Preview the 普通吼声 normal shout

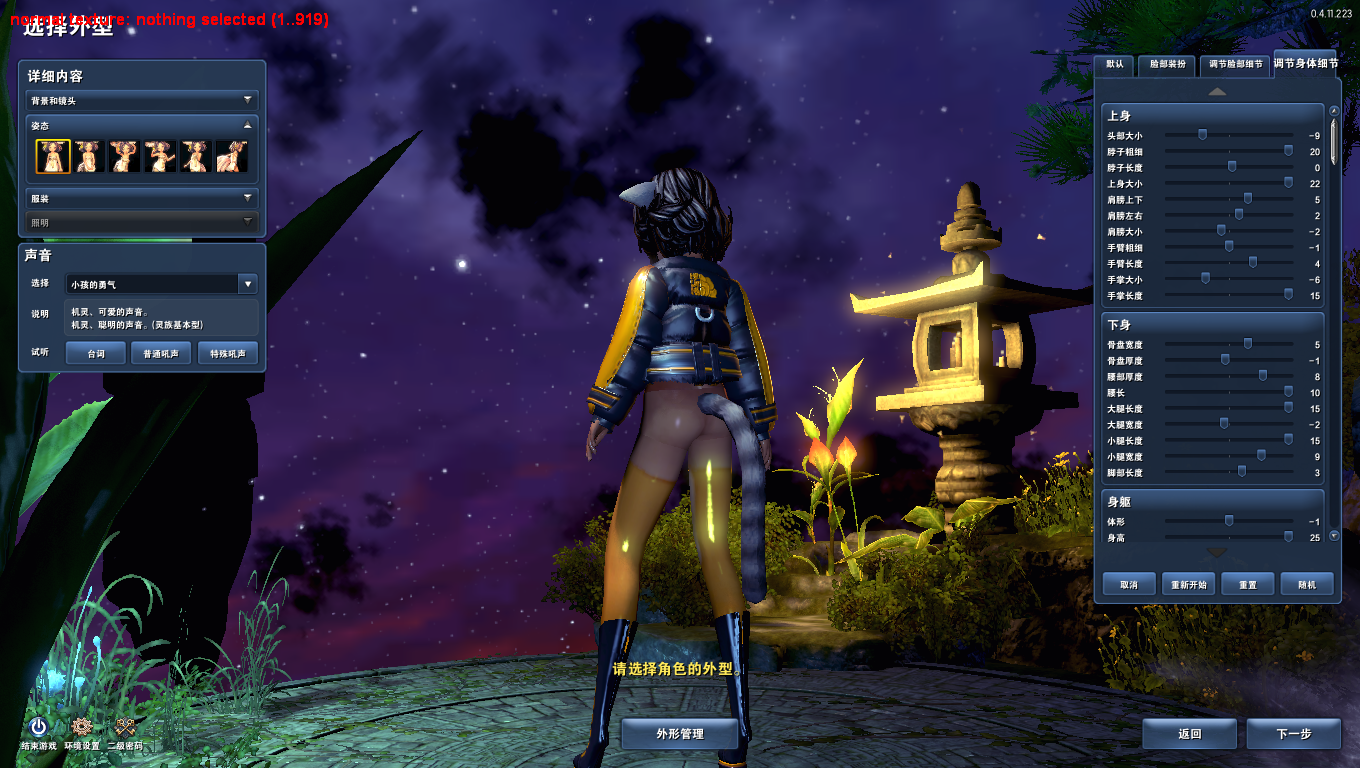161,353
